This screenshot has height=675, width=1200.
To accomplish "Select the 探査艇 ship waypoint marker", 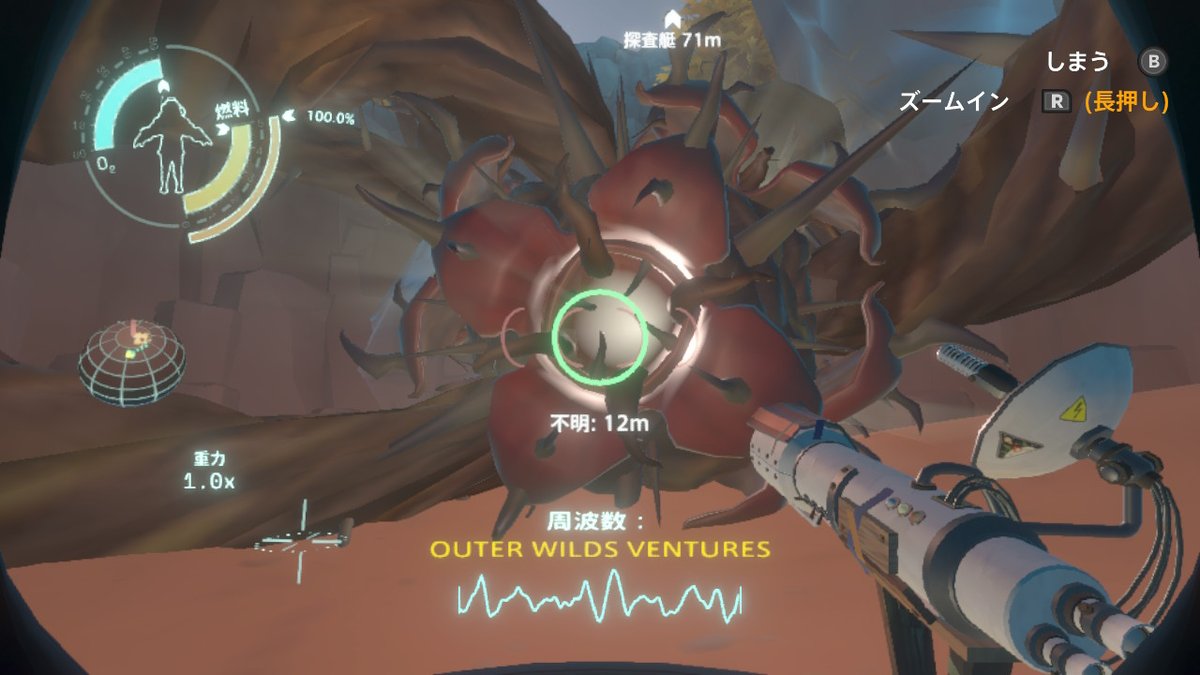I will coord(672,19).
